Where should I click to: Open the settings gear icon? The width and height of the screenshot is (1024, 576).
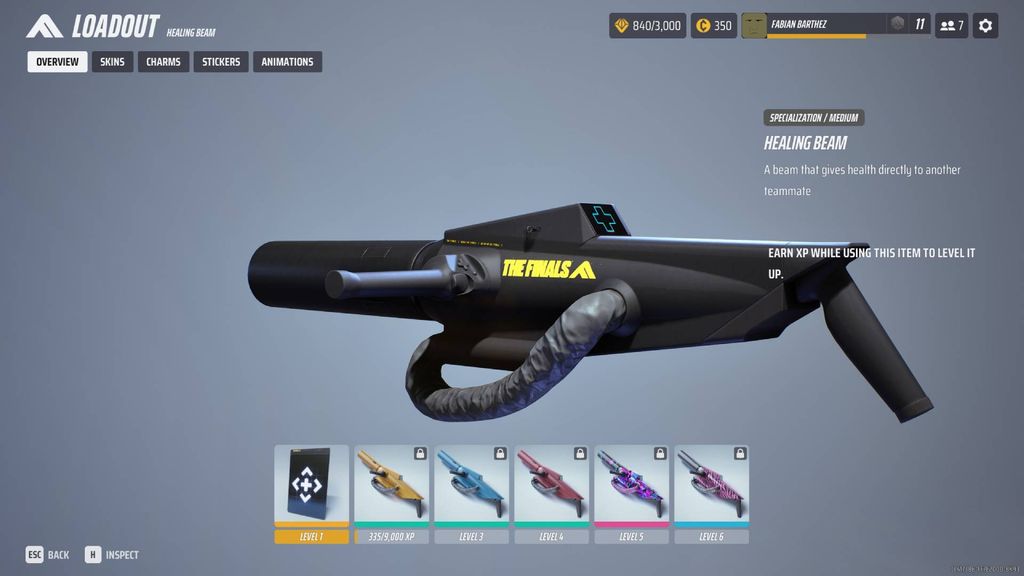(985, 25)
